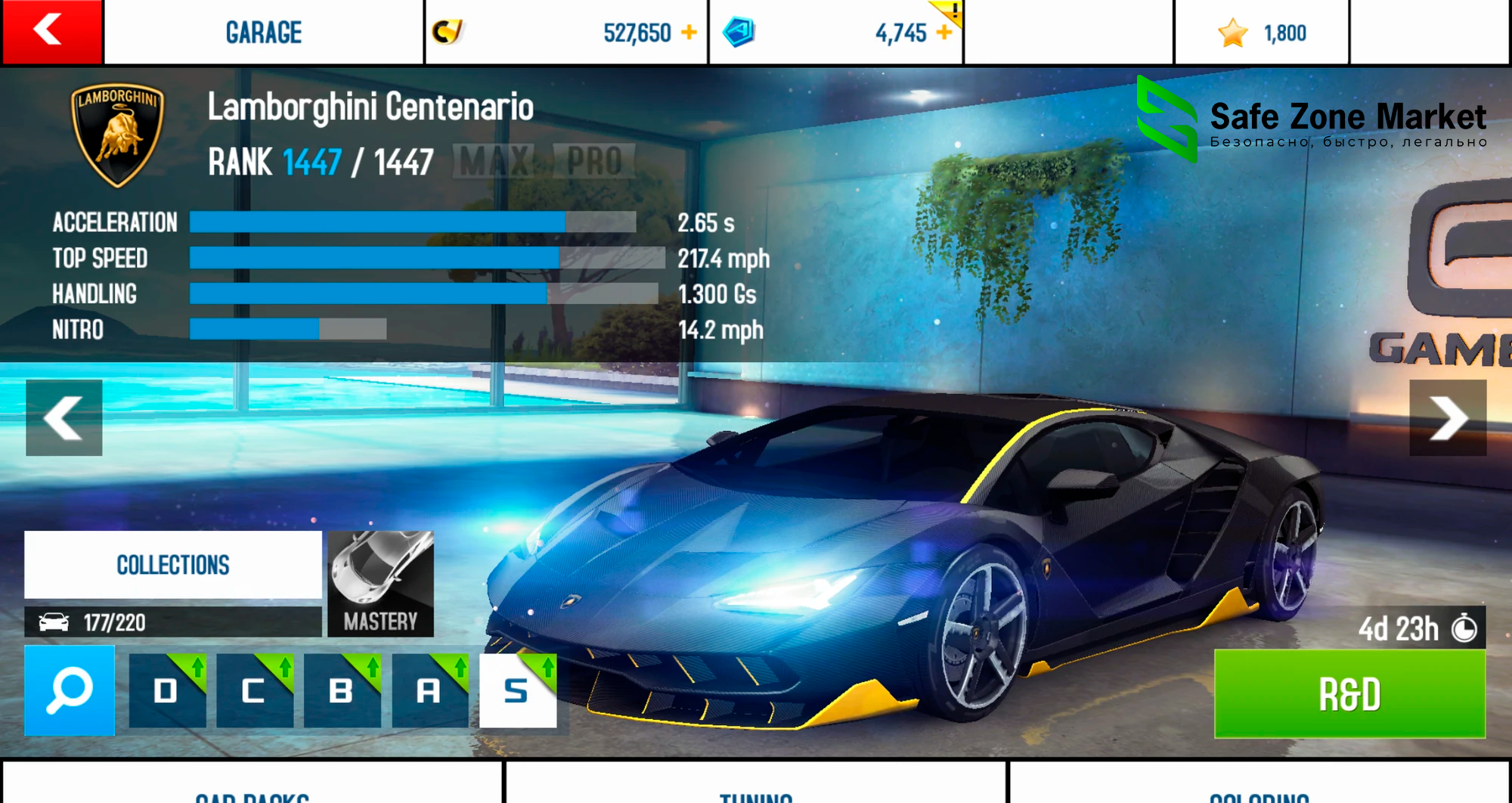Buy more blue tokens via plus icon
The width and height of the screenshot is (1512, 803).
pos(943,33)
